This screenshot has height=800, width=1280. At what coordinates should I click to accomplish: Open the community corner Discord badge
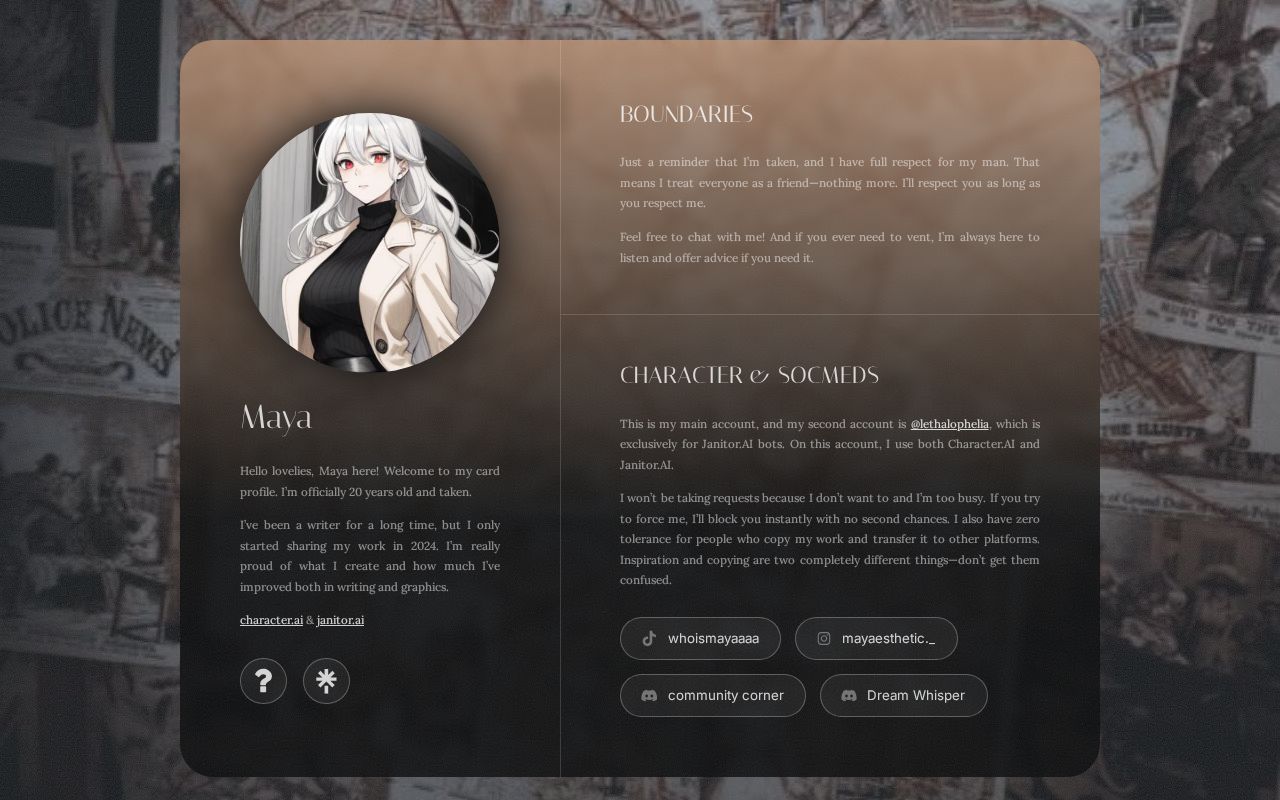[712, 695]
